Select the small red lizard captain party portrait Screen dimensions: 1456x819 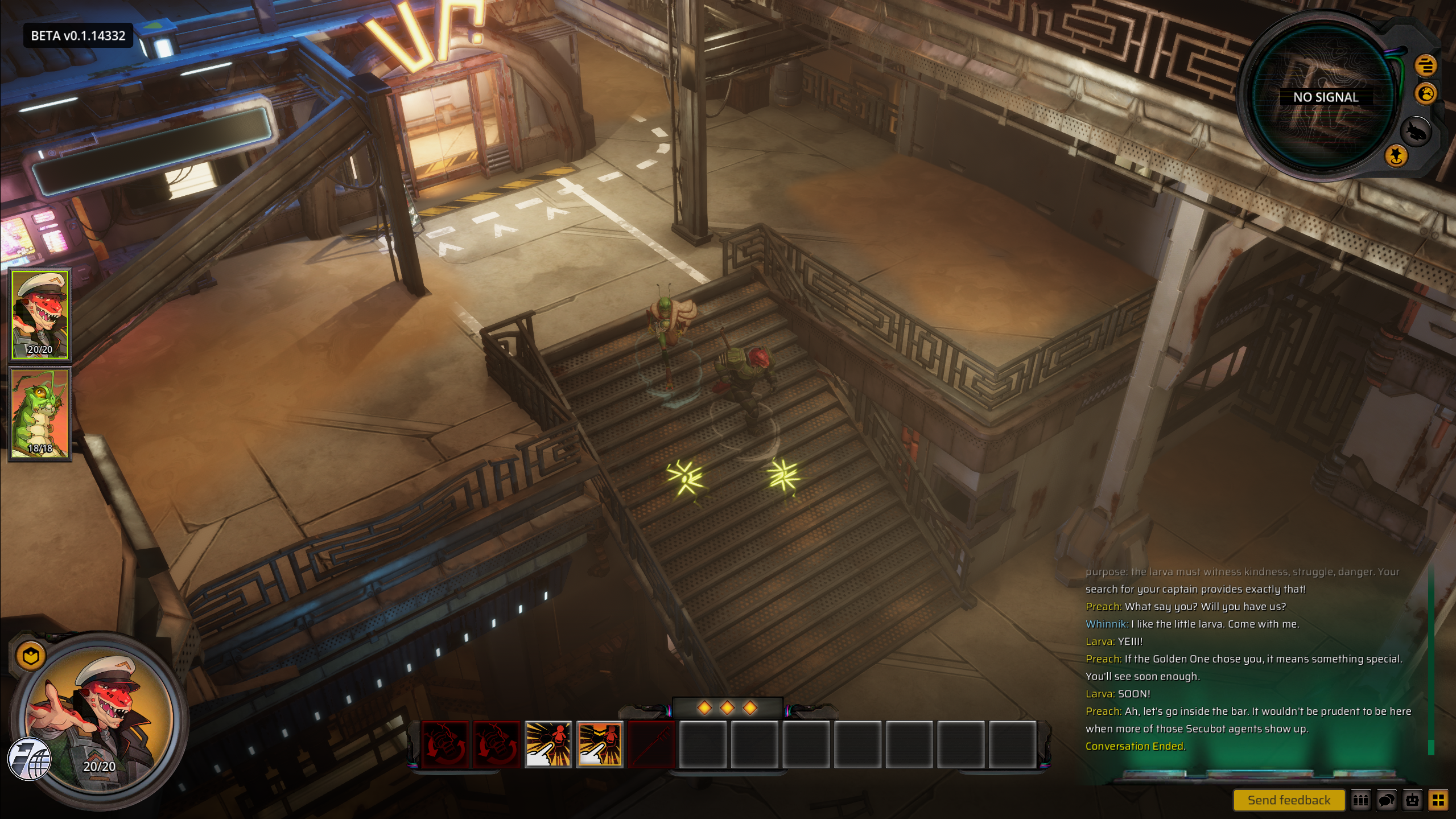[x=40, y=314]
